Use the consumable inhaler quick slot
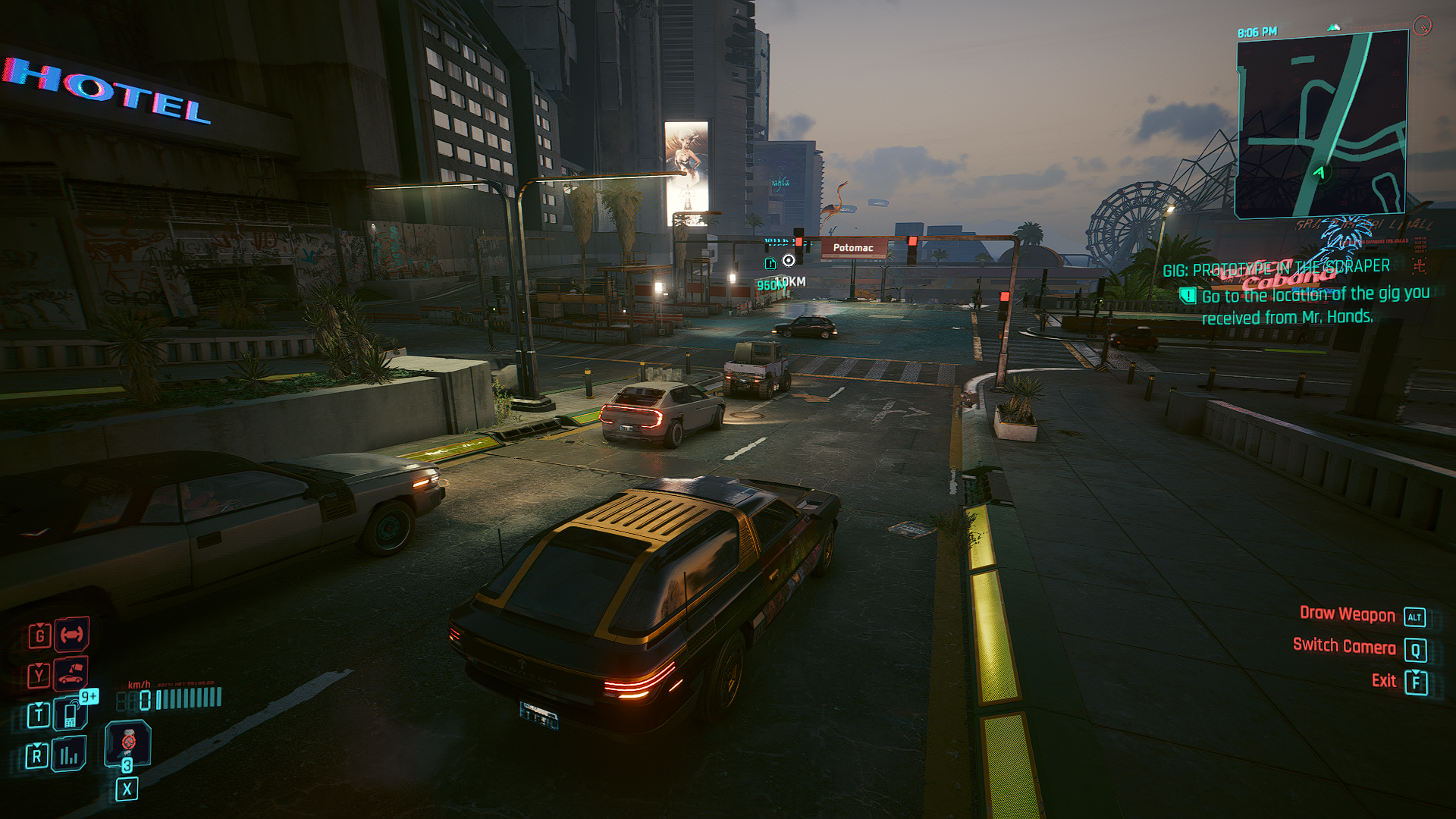 127,742
